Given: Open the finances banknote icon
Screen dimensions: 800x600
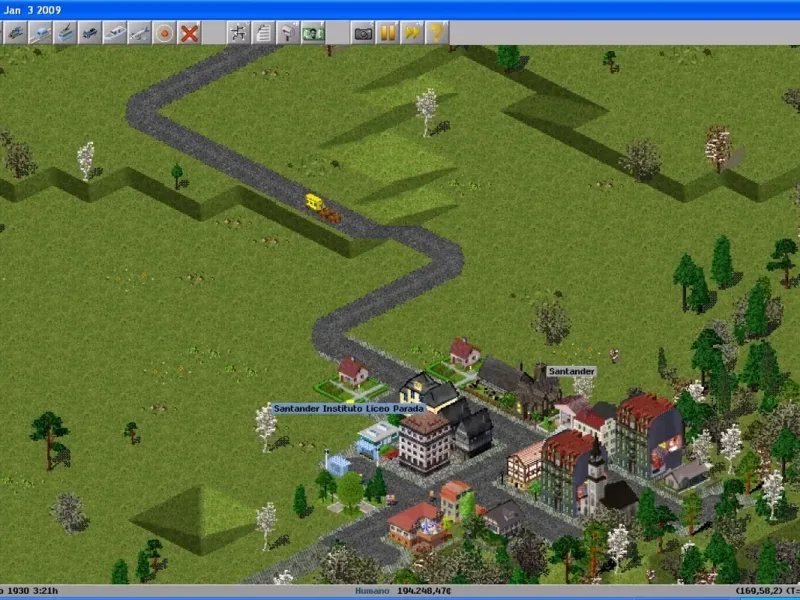Looking at the screenshot, I should coord(313,33).
